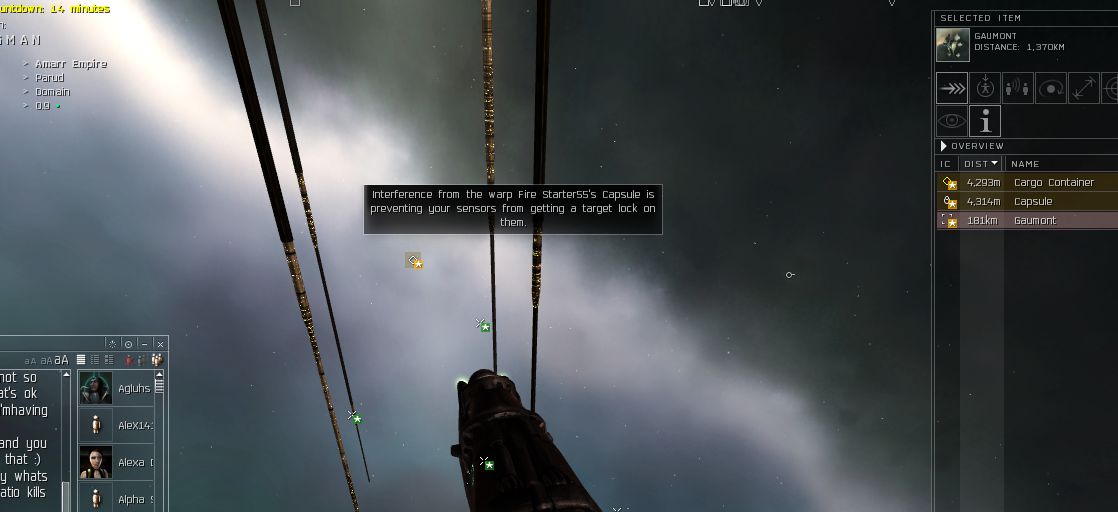The height and width of the screenshot is (512, 1118).
Task: Select the Cargo Container overview row
Action: tap(1053, 183)
